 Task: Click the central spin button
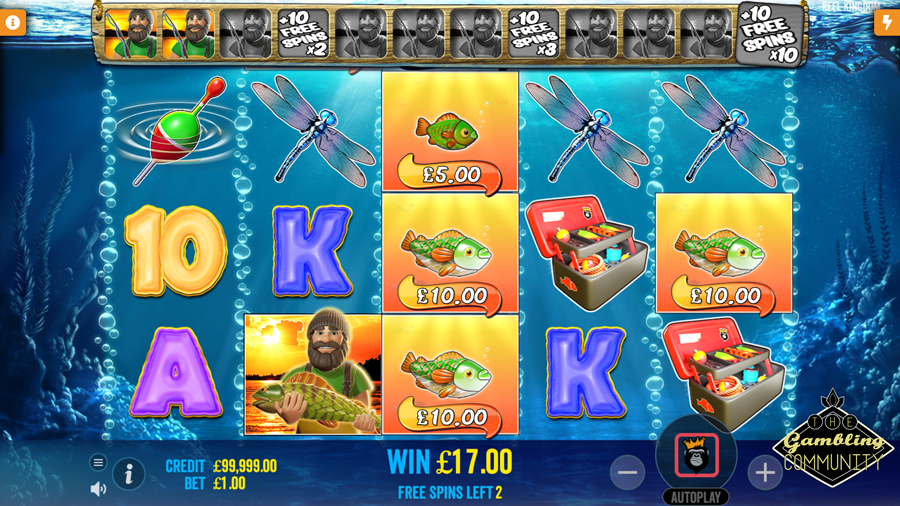point(696,455)
